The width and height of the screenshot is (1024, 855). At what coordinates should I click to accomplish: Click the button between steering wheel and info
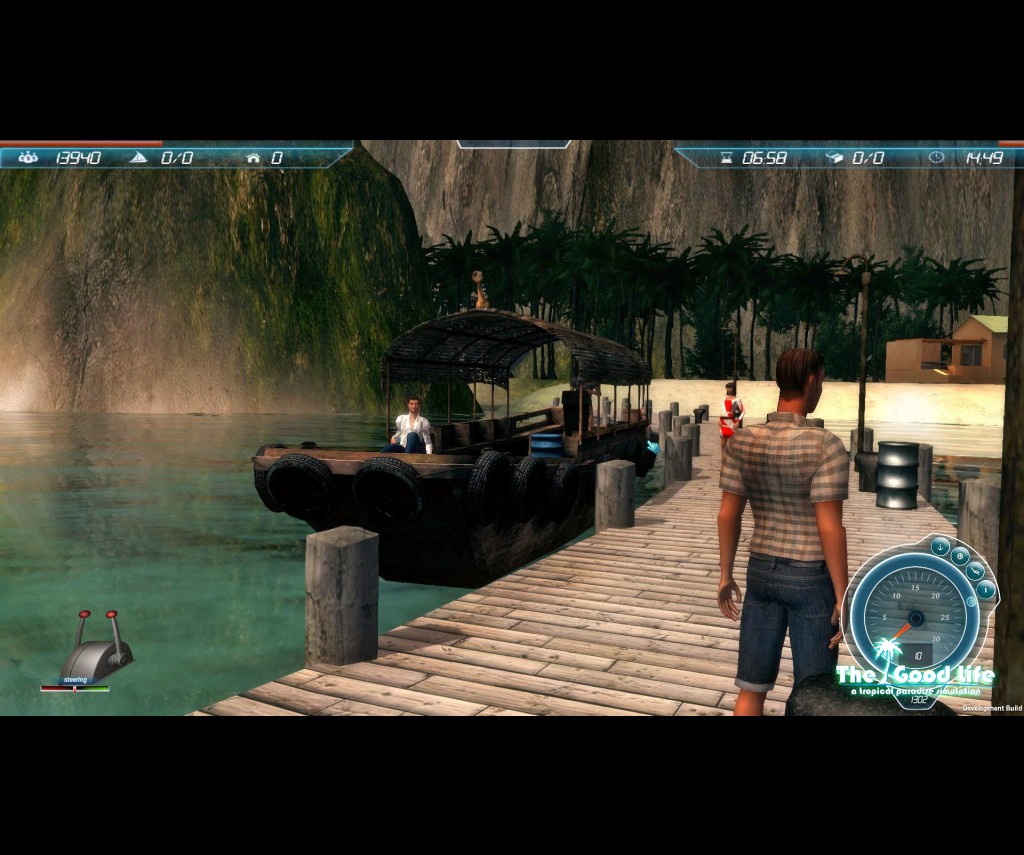pos(975,572)
